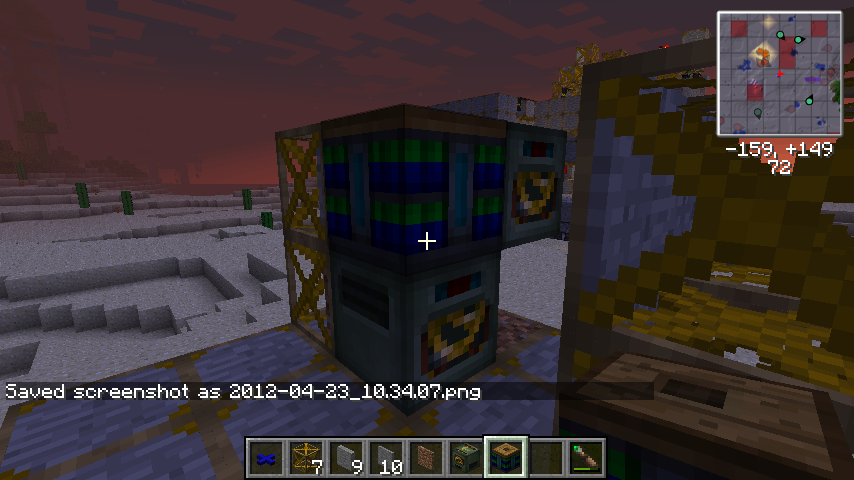The width and height of the screenshot is (854, 480).
Task: Select the blue X item hotbar slot
Action: (x=266, y=457)
